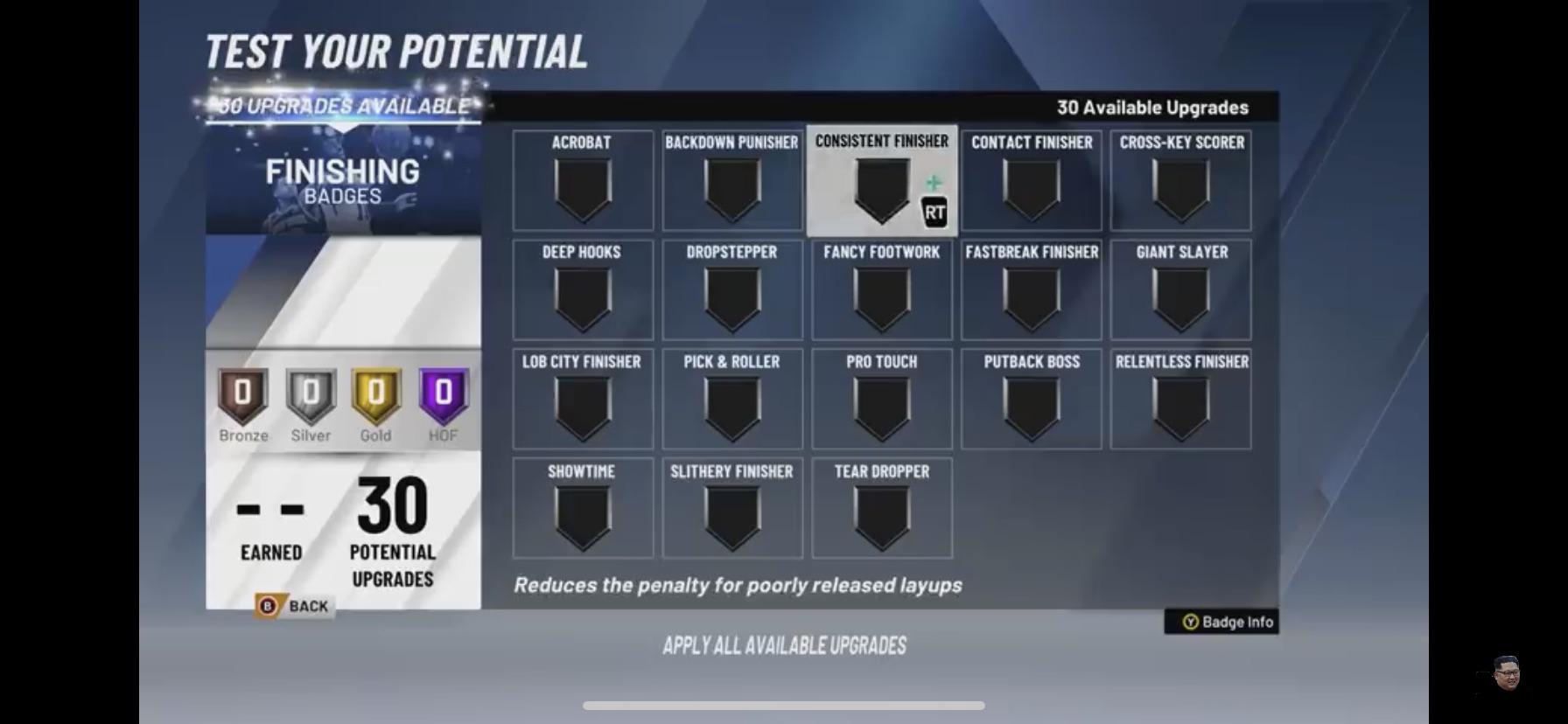The image size is (1568, 724).
Task: Toggle the HOF tier filter
Action: (443, 402)
